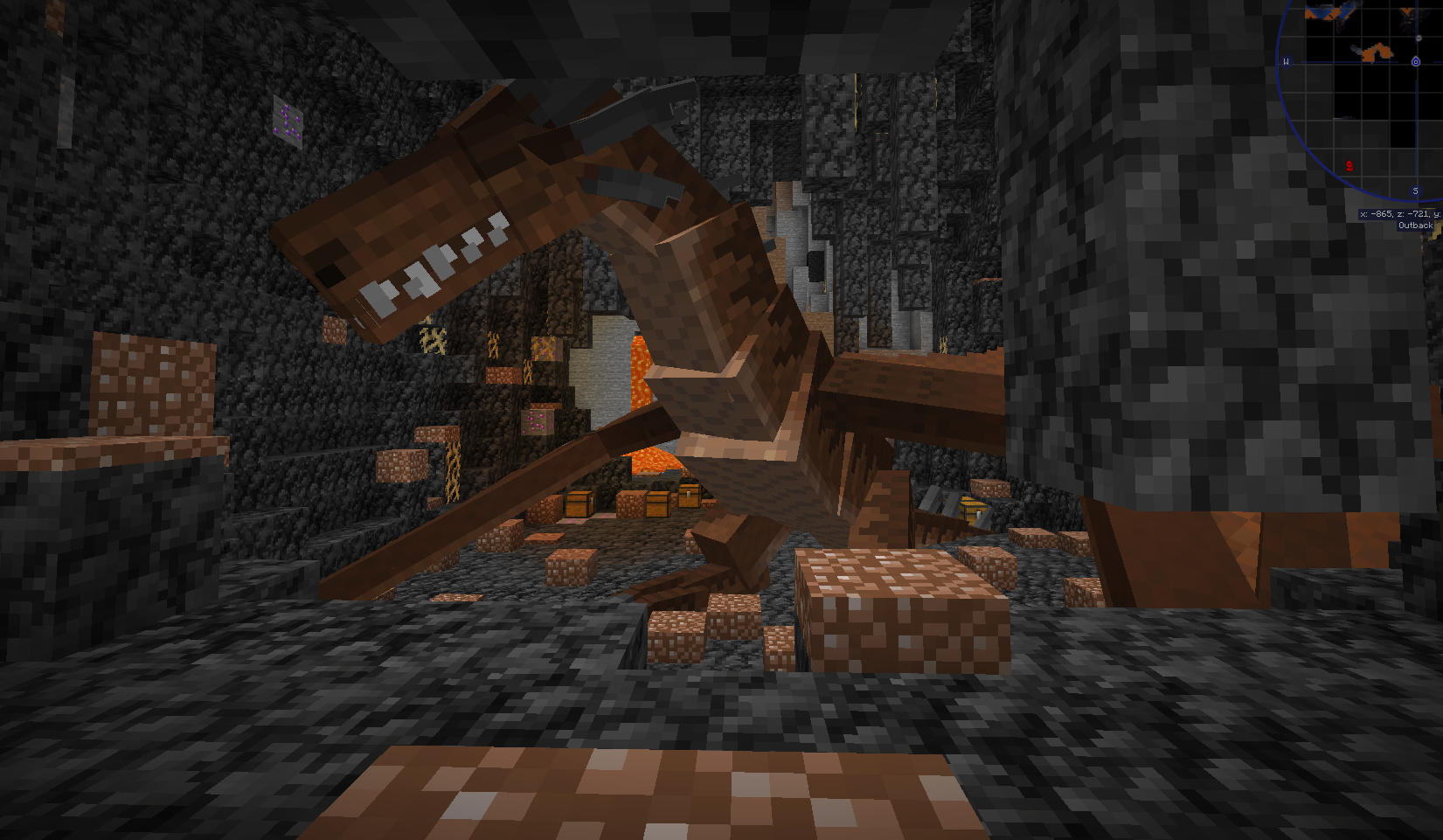Click the Outback biome label
The height and width of the screenshot is (840, 1443).
click(1415, 226)
